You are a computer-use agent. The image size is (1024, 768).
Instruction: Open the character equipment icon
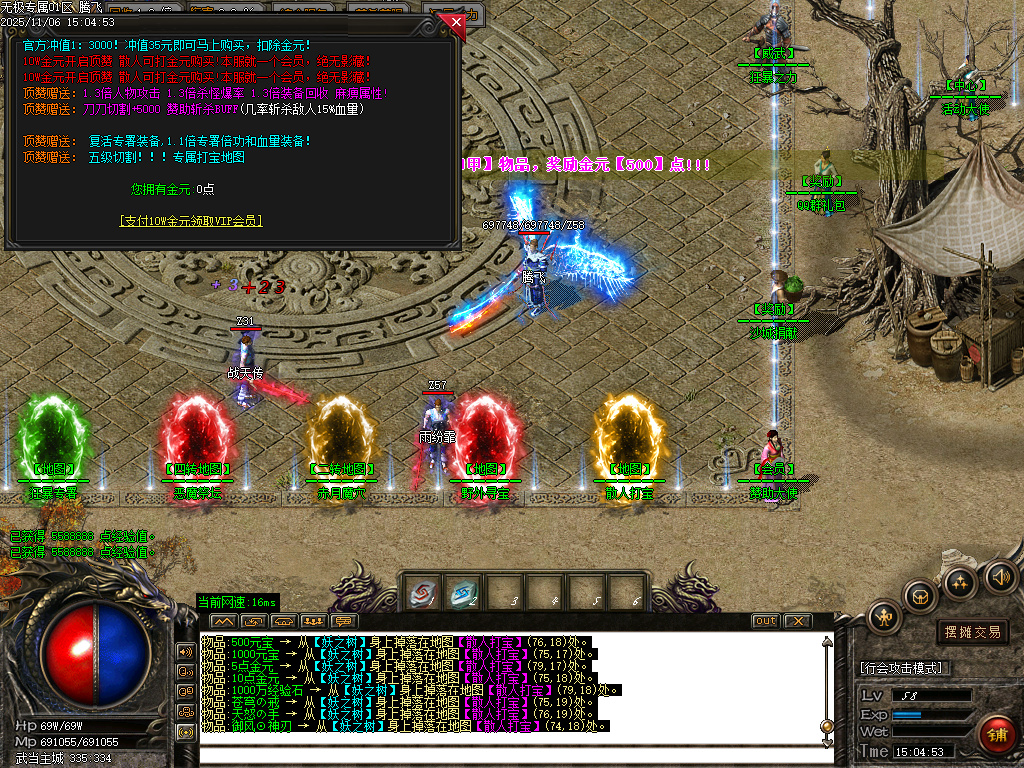coord(884,616)
